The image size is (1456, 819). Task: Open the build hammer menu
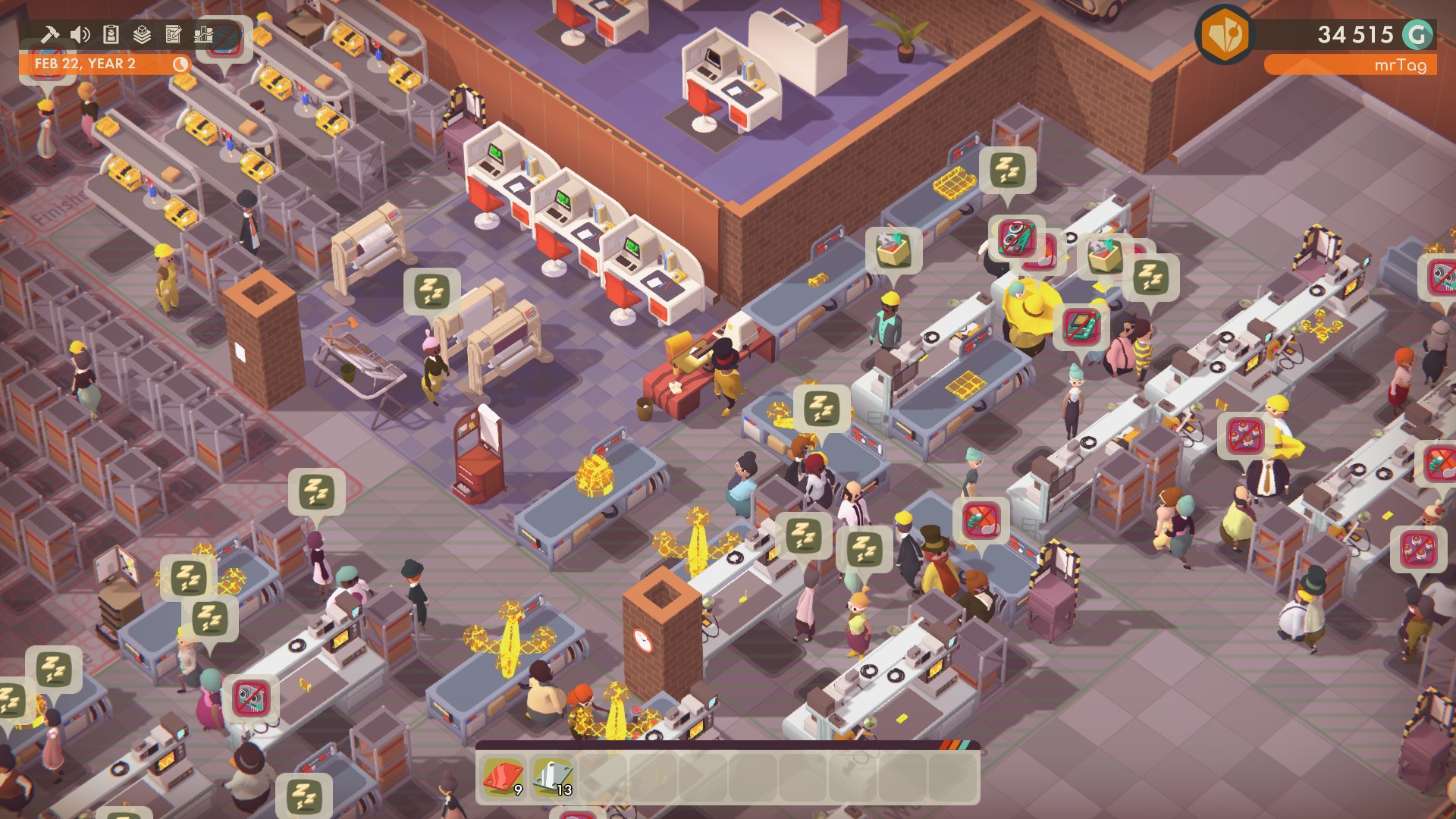click(50, 33)
